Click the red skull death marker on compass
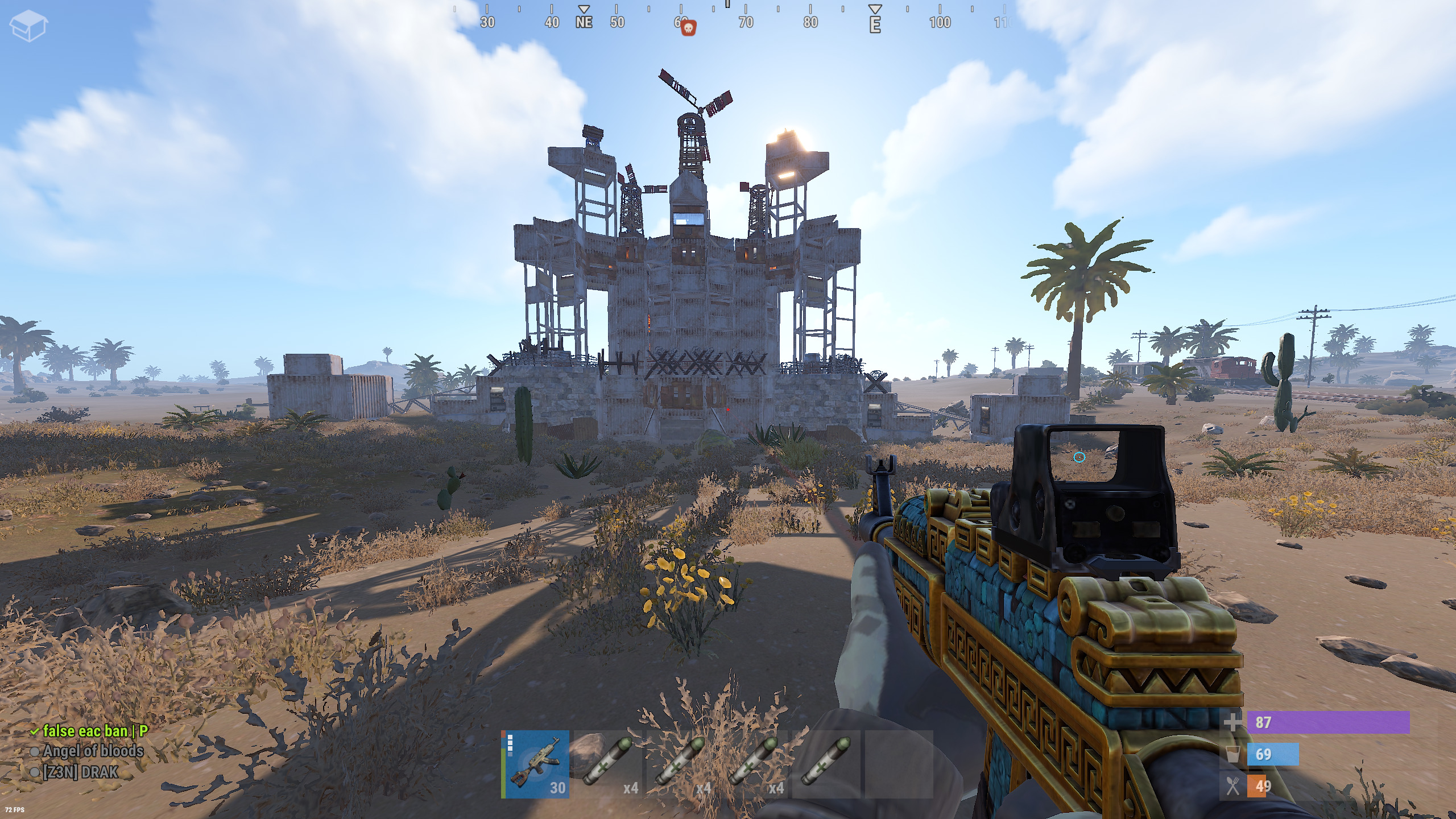 [x=688, y=27]
